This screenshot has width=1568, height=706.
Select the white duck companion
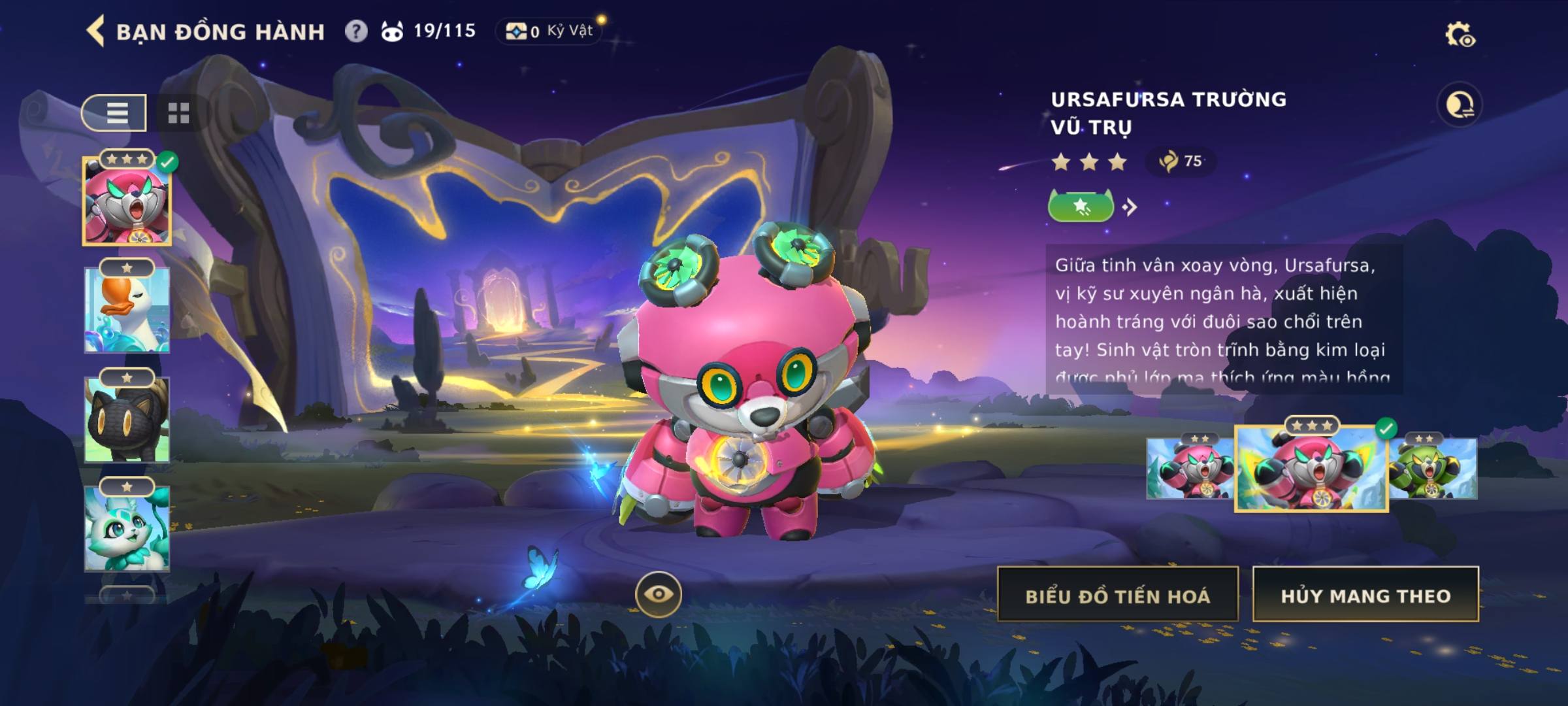(x=127, y=310)
